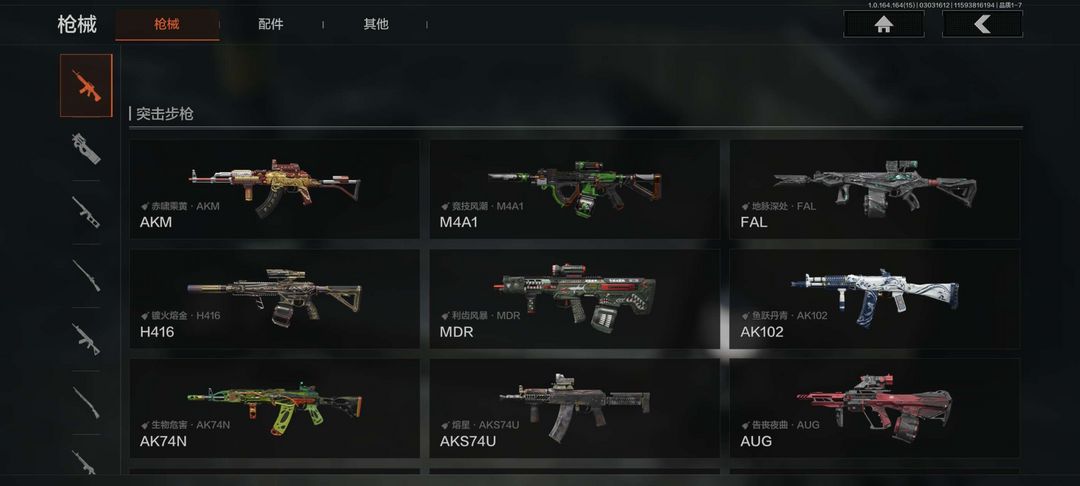
Task: Switch to the 配件 attachments tab
Action: click(270, 24)
